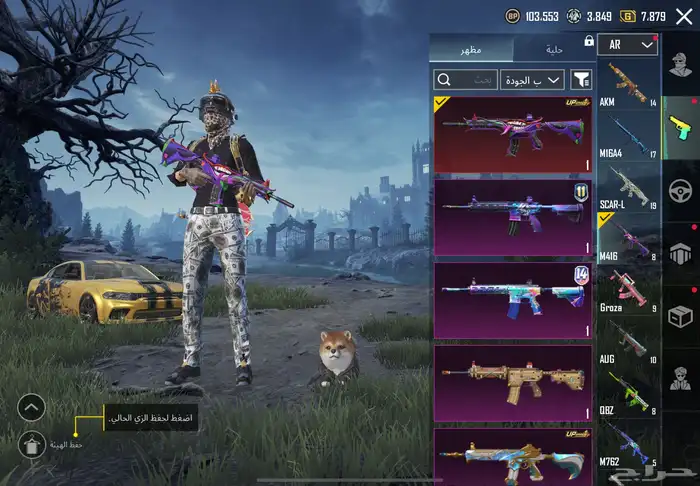The image size is (700, 486).
Task: Choose the QBZ weapon entry
Action: click(x=628, y=392)
